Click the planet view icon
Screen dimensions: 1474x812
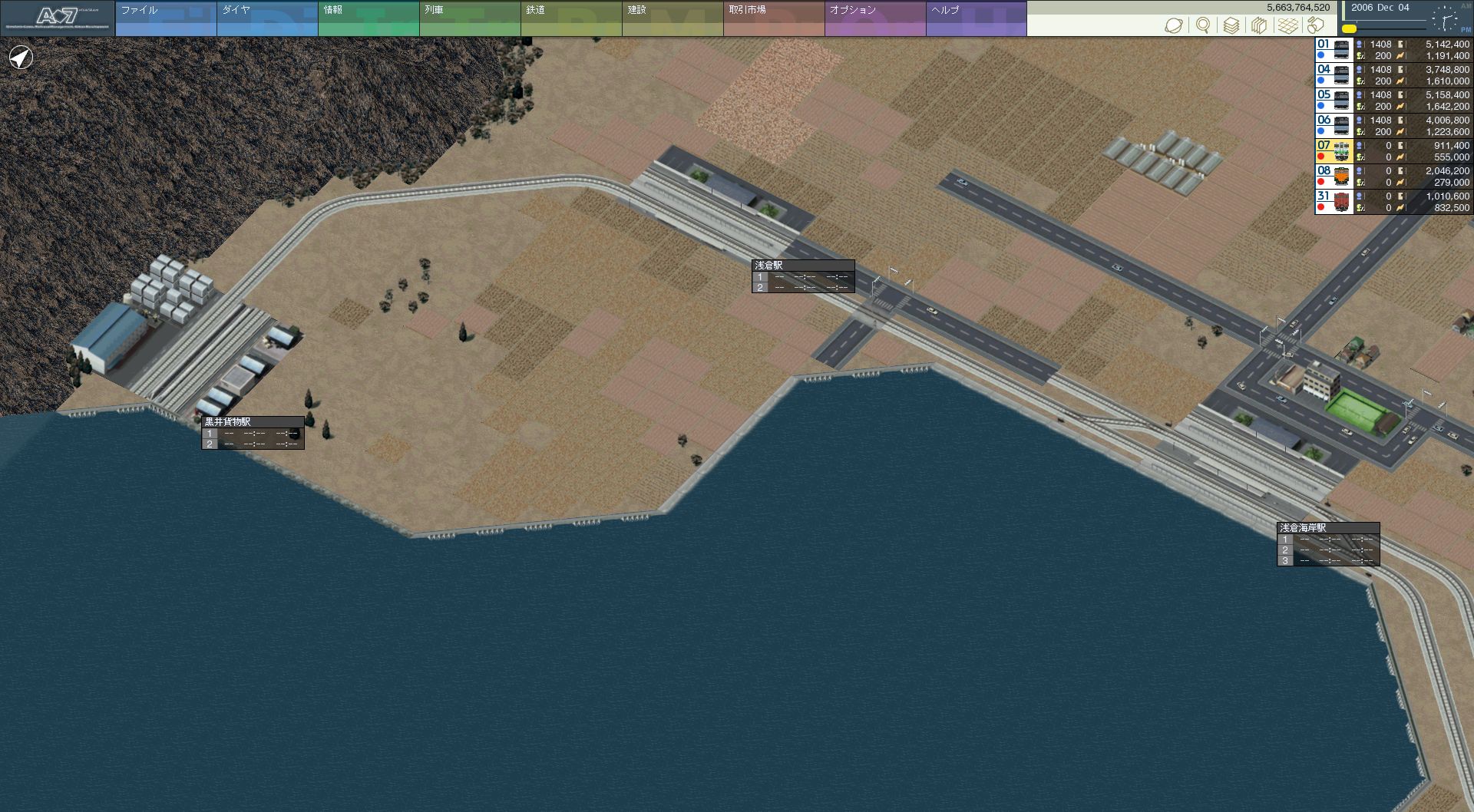pos(1174,25)
